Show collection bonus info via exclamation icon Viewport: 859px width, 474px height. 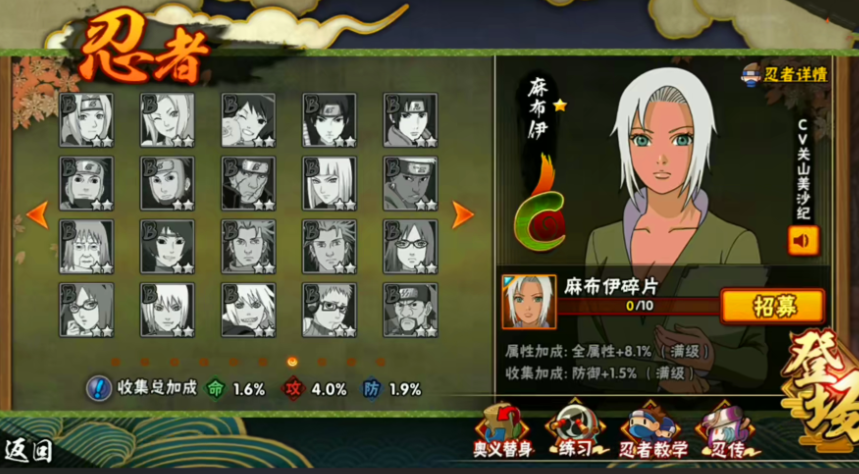99,388
